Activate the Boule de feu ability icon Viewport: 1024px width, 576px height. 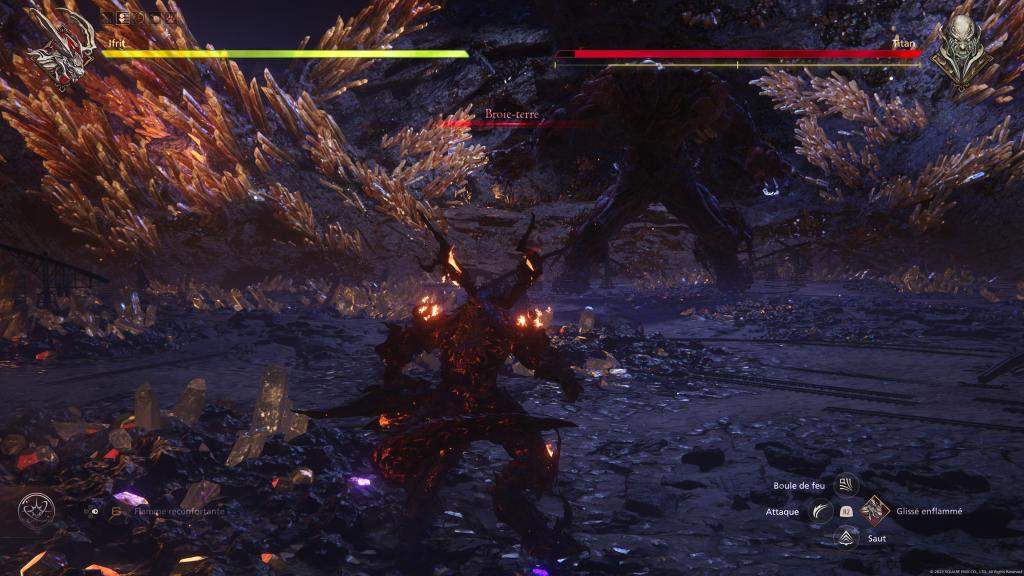846,486
